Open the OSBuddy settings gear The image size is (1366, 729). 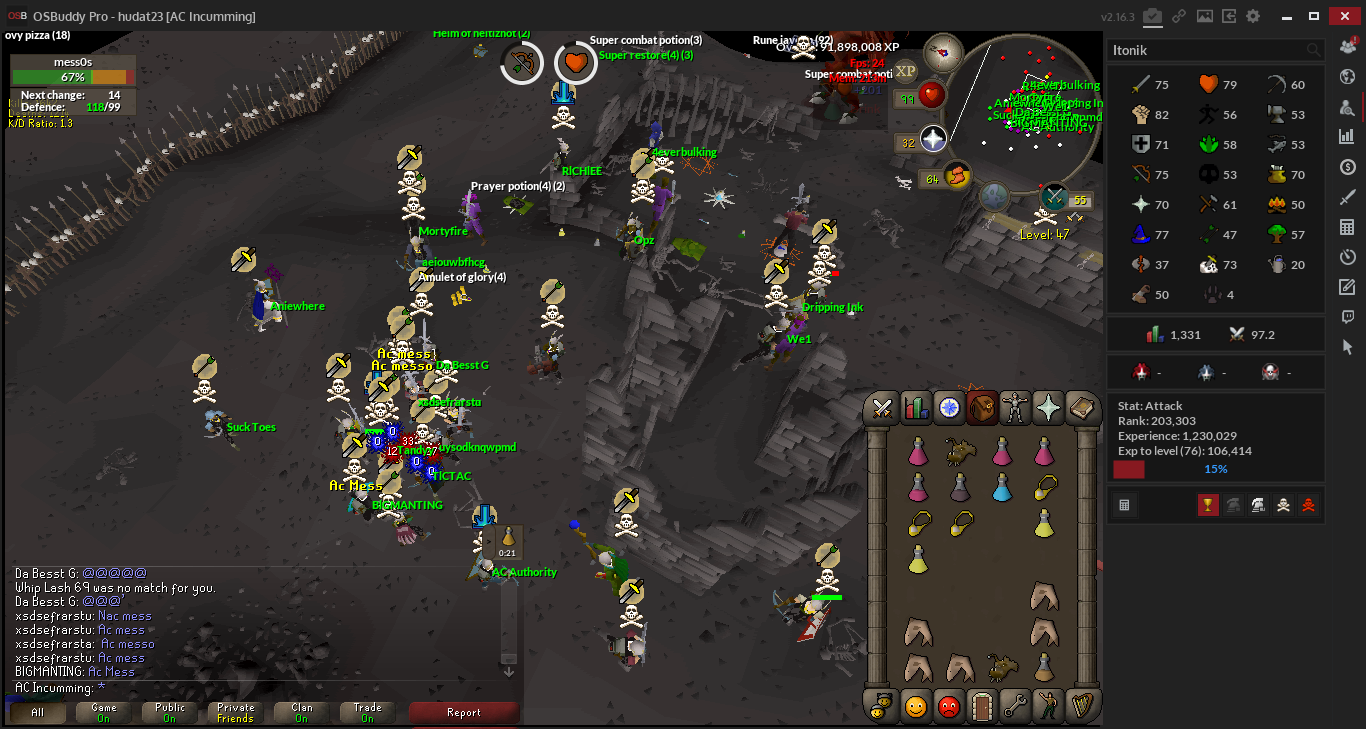1253,17
